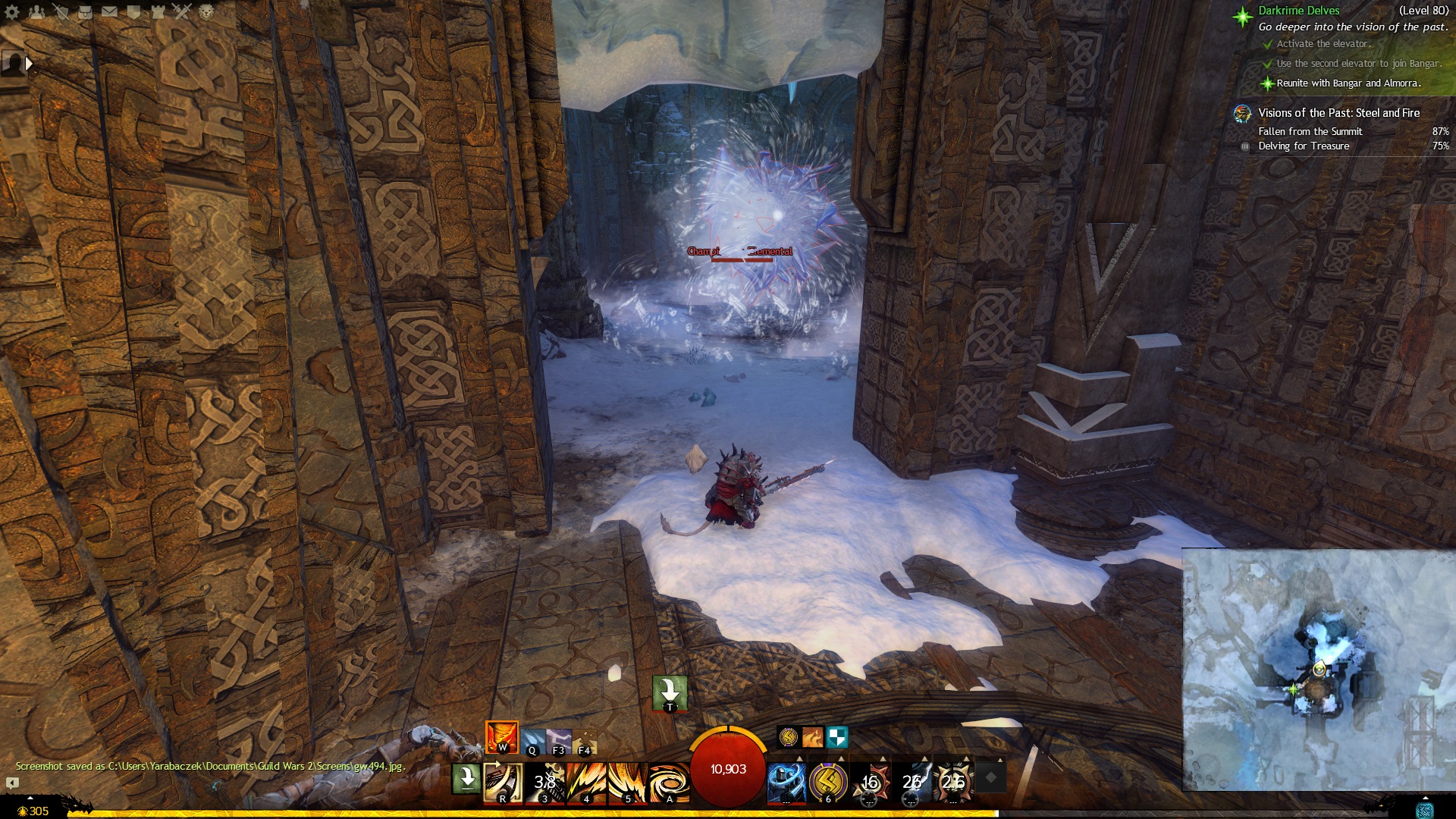Open the game menu gear icon

(12, 11)
